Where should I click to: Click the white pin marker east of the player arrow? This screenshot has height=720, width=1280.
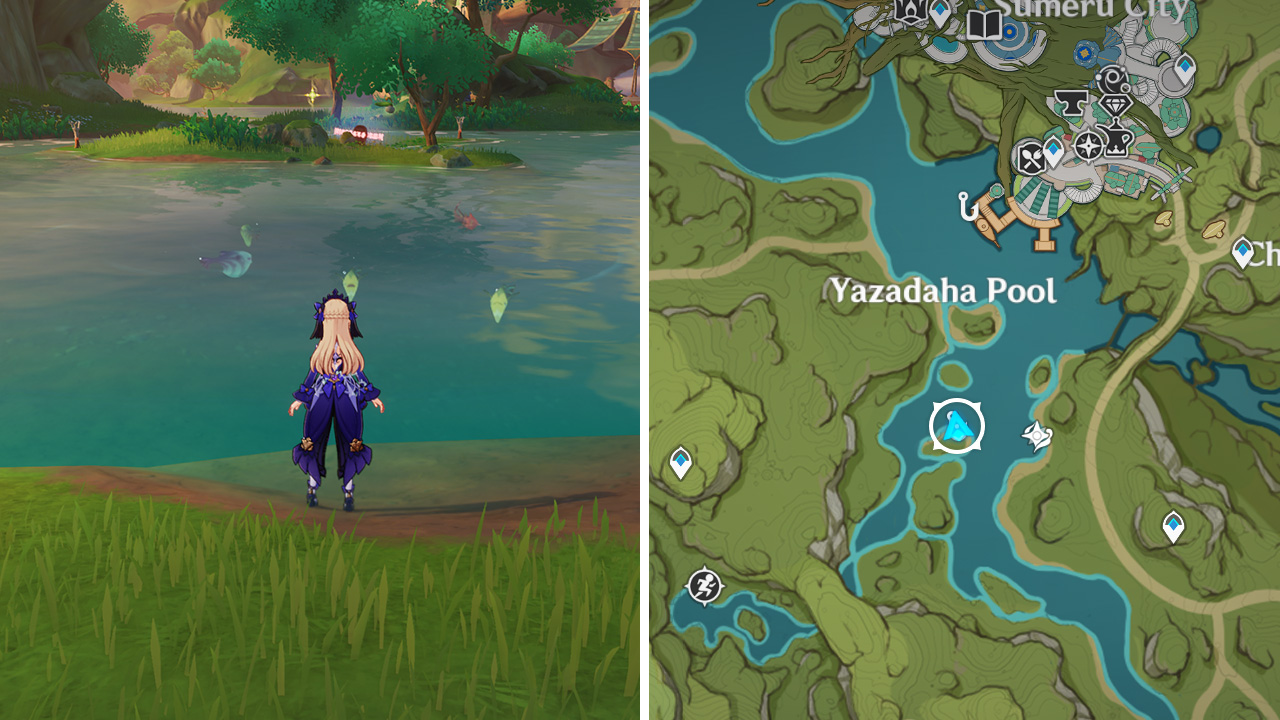click(1035, 434)
